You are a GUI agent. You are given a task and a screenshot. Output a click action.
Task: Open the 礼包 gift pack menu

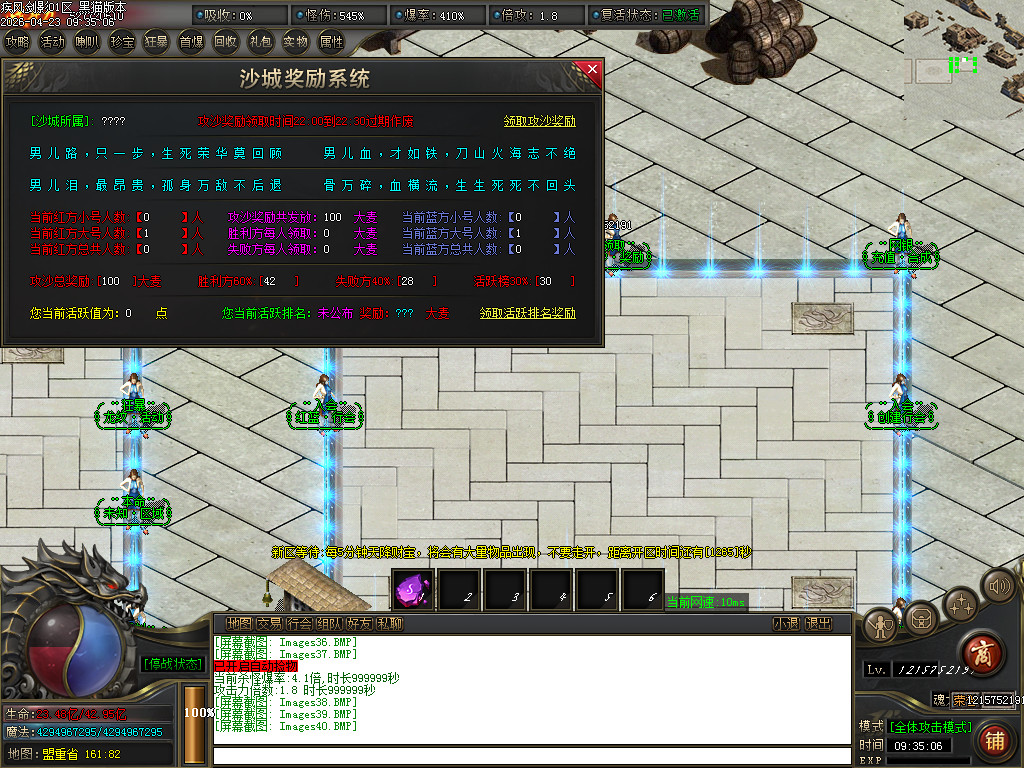[x=260, y=42]
